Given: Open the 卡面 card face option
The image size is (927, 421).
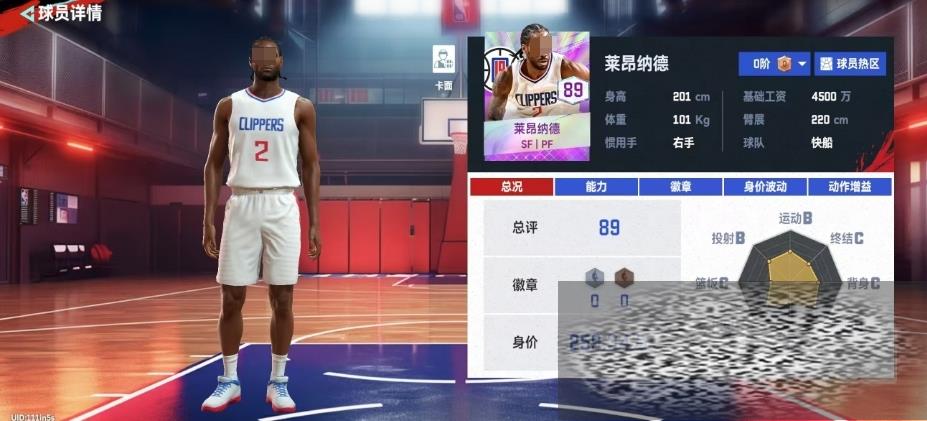Looking at the screenshot, I should 443,65.
